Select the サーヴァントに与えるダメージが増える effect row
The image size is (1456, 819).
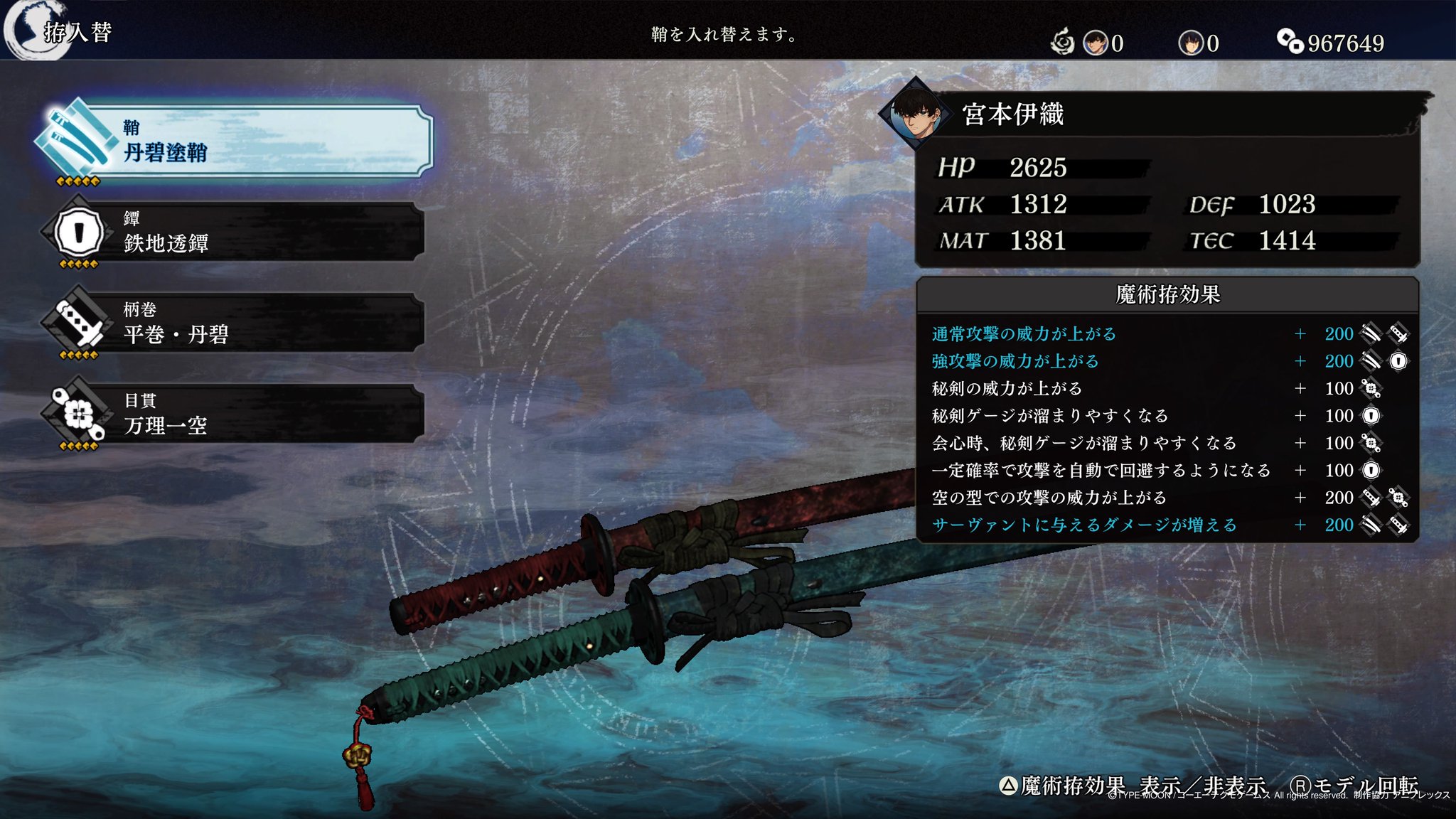pos(1166,525)
